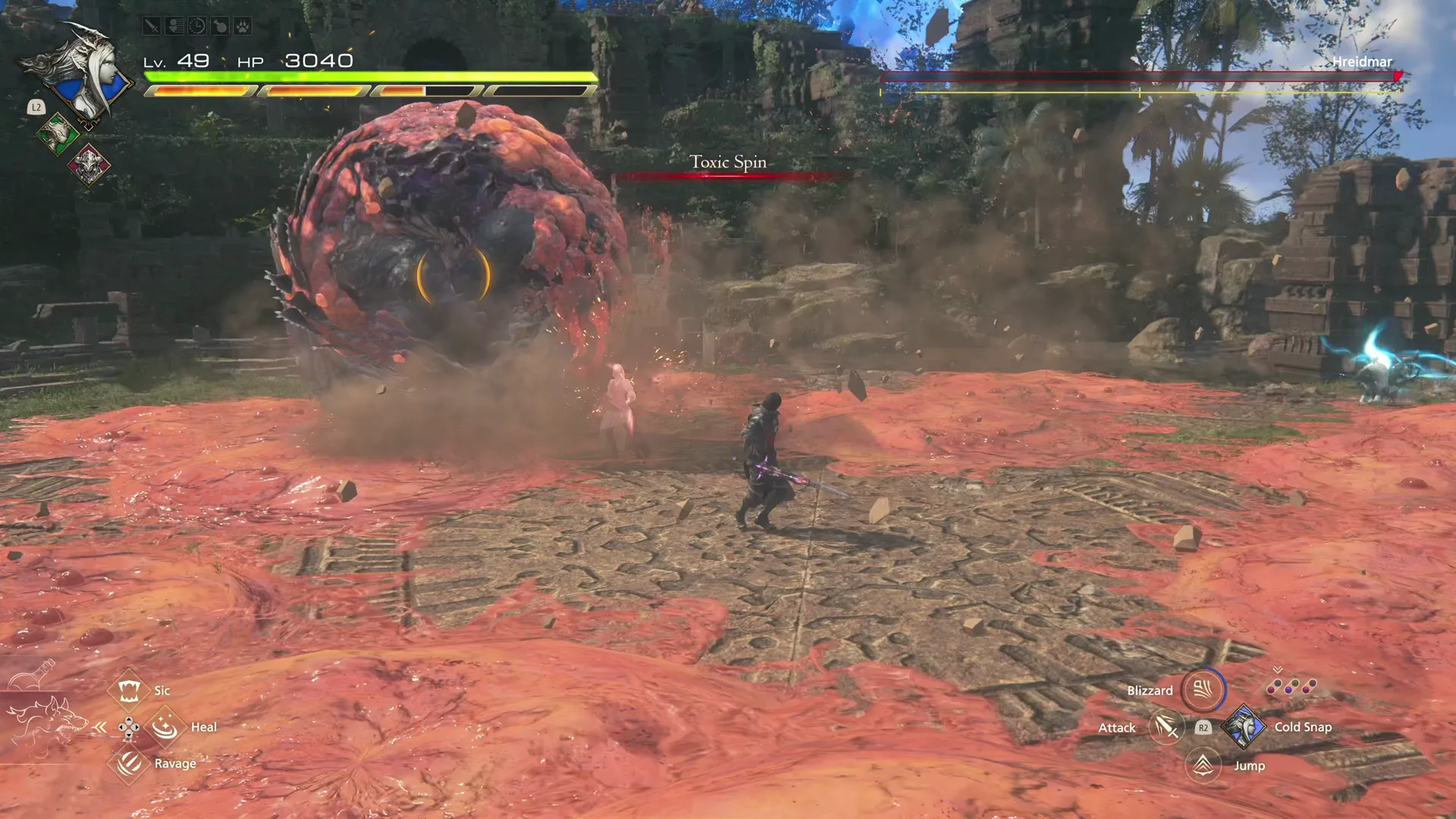Select the Sic command

(129, 691)
